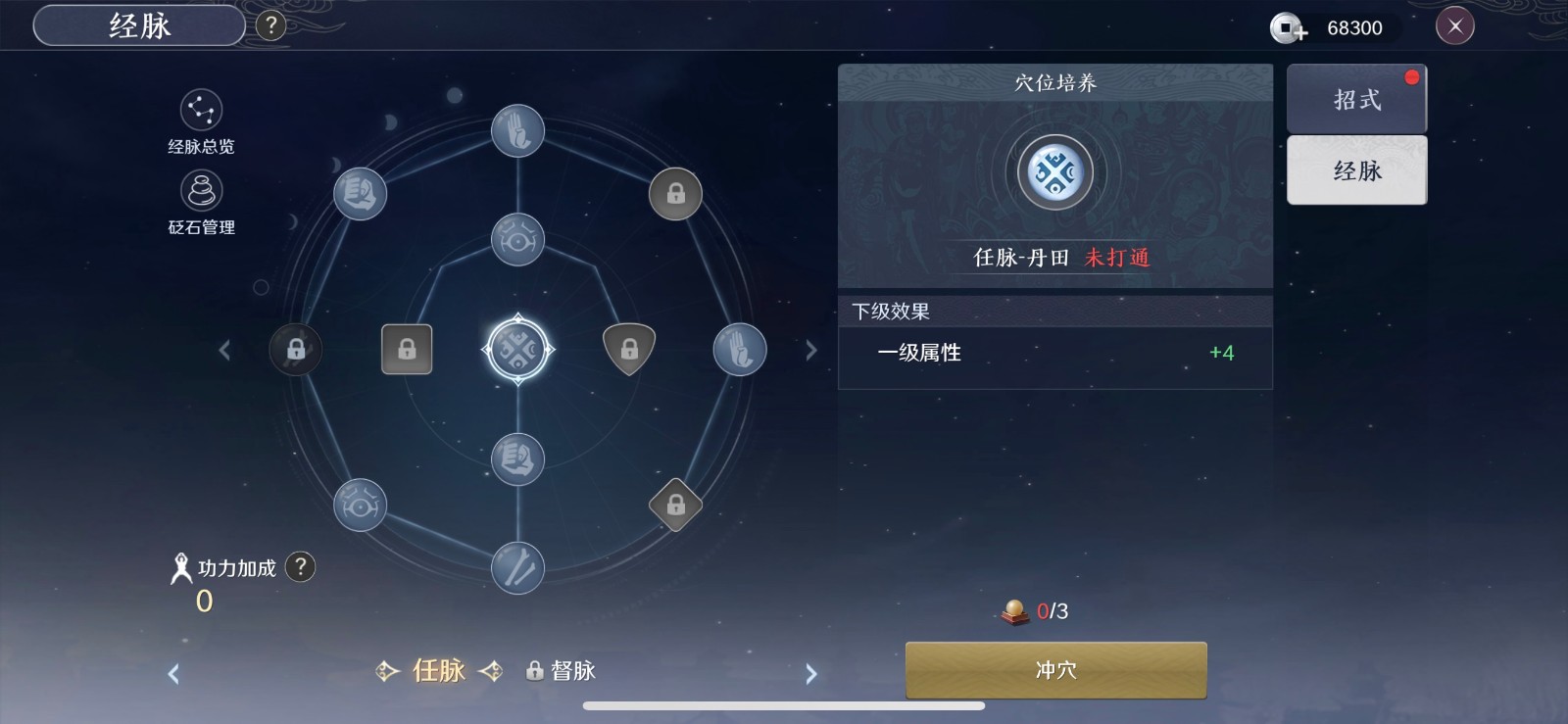This screenshot has height=724, width=1568.
Task: Select the palm icon acupoint at top
Action: tap(517, 130)
